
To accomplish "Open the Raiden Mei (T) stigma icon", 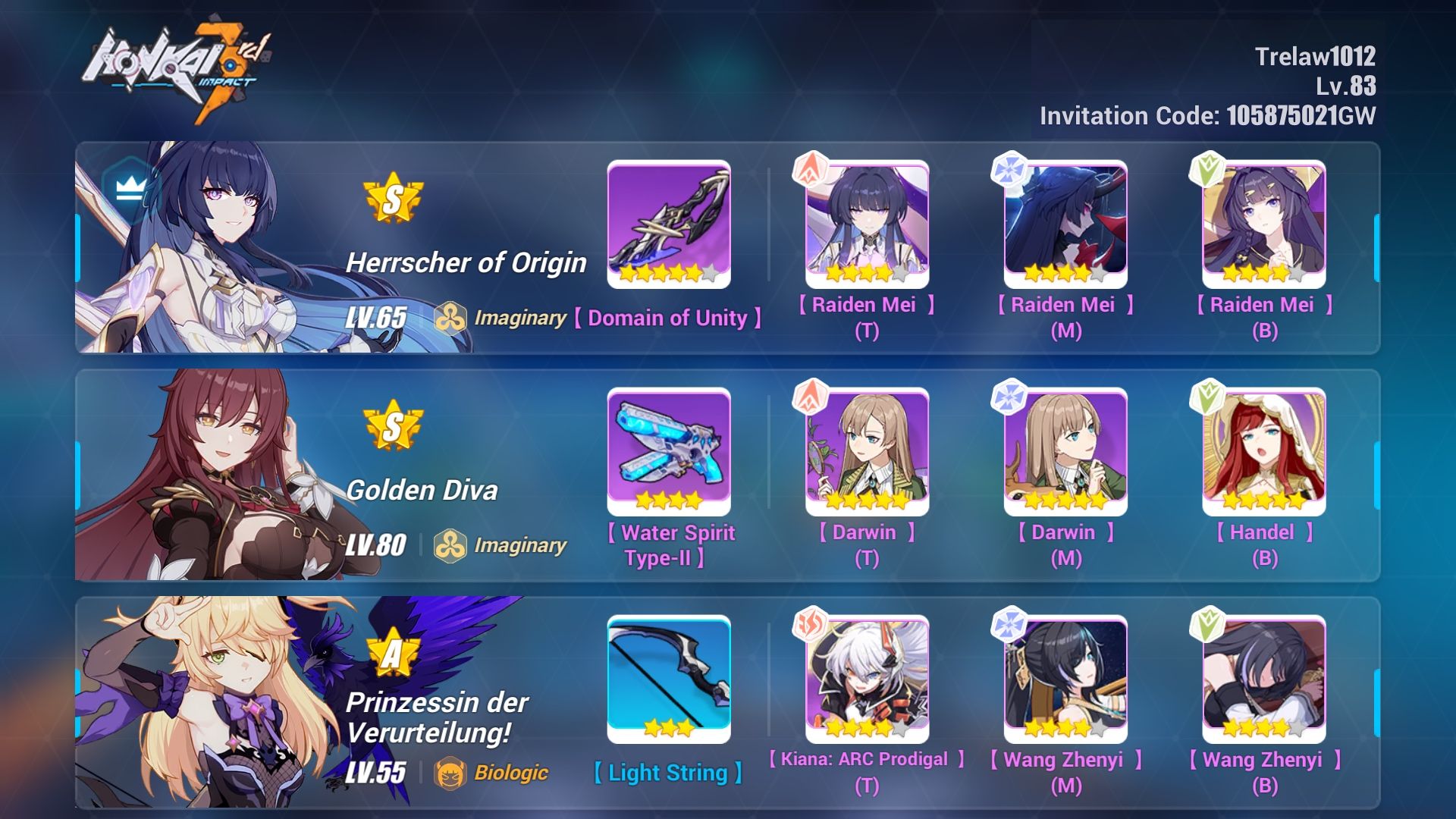I will pos(866,226).
